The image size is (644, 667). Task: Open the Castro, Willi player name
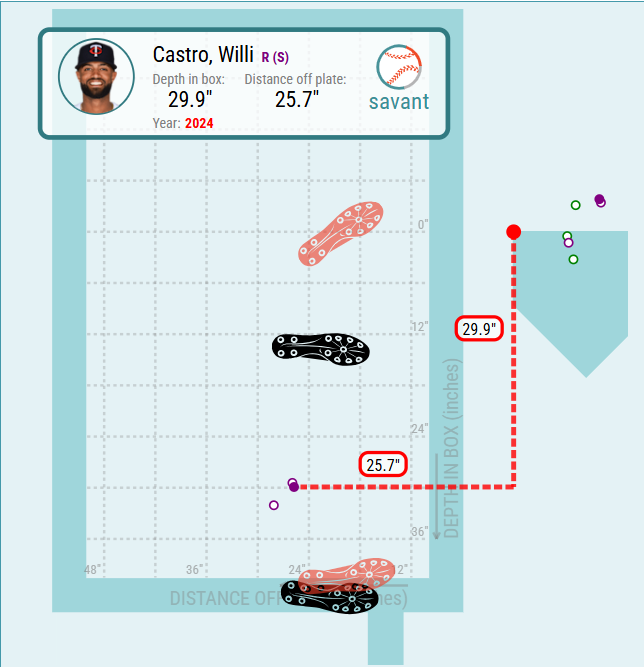click(x=203, y=54)
